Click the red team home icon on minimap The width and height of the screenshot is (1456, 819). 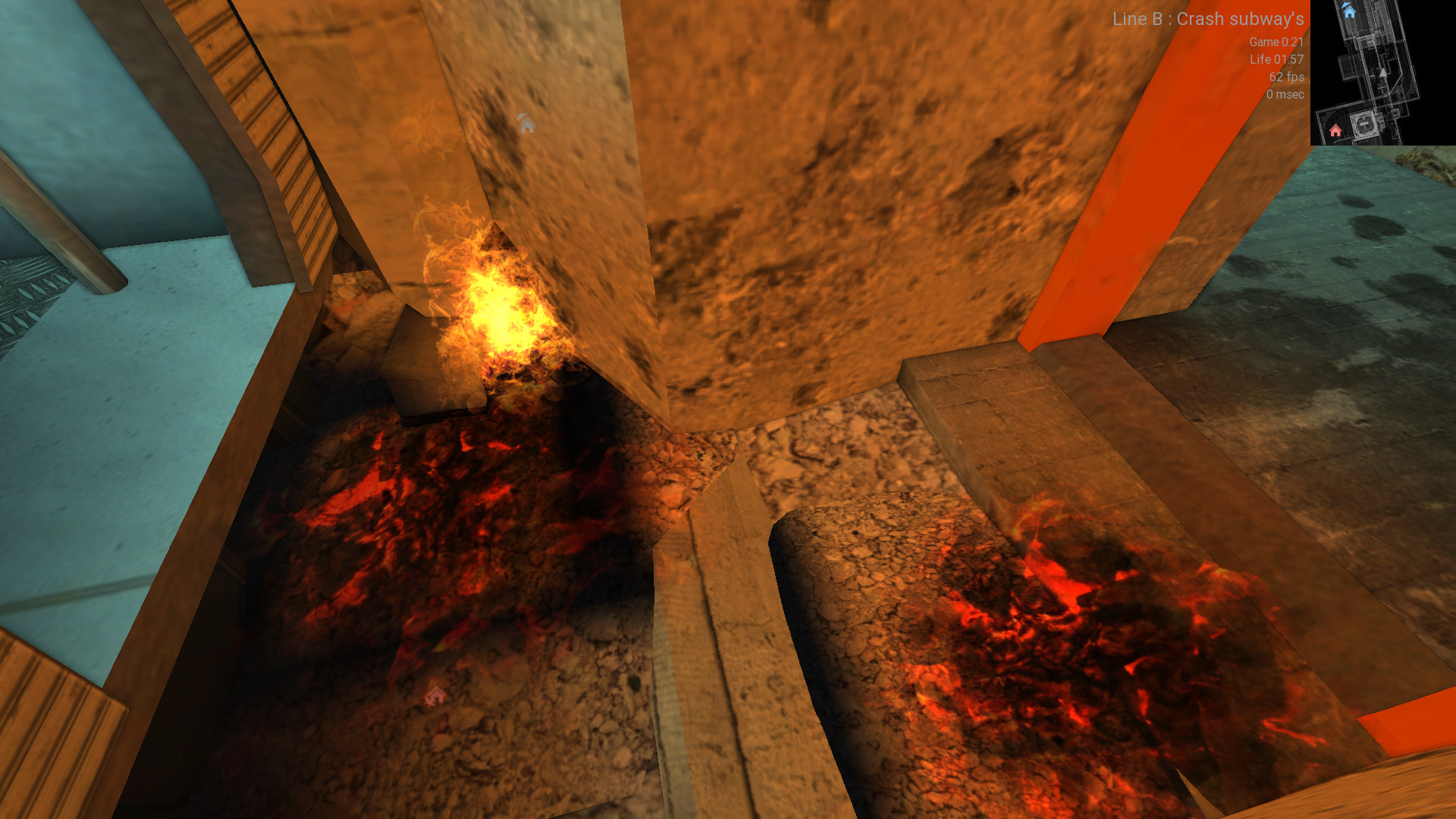[x=1335, y=130]
